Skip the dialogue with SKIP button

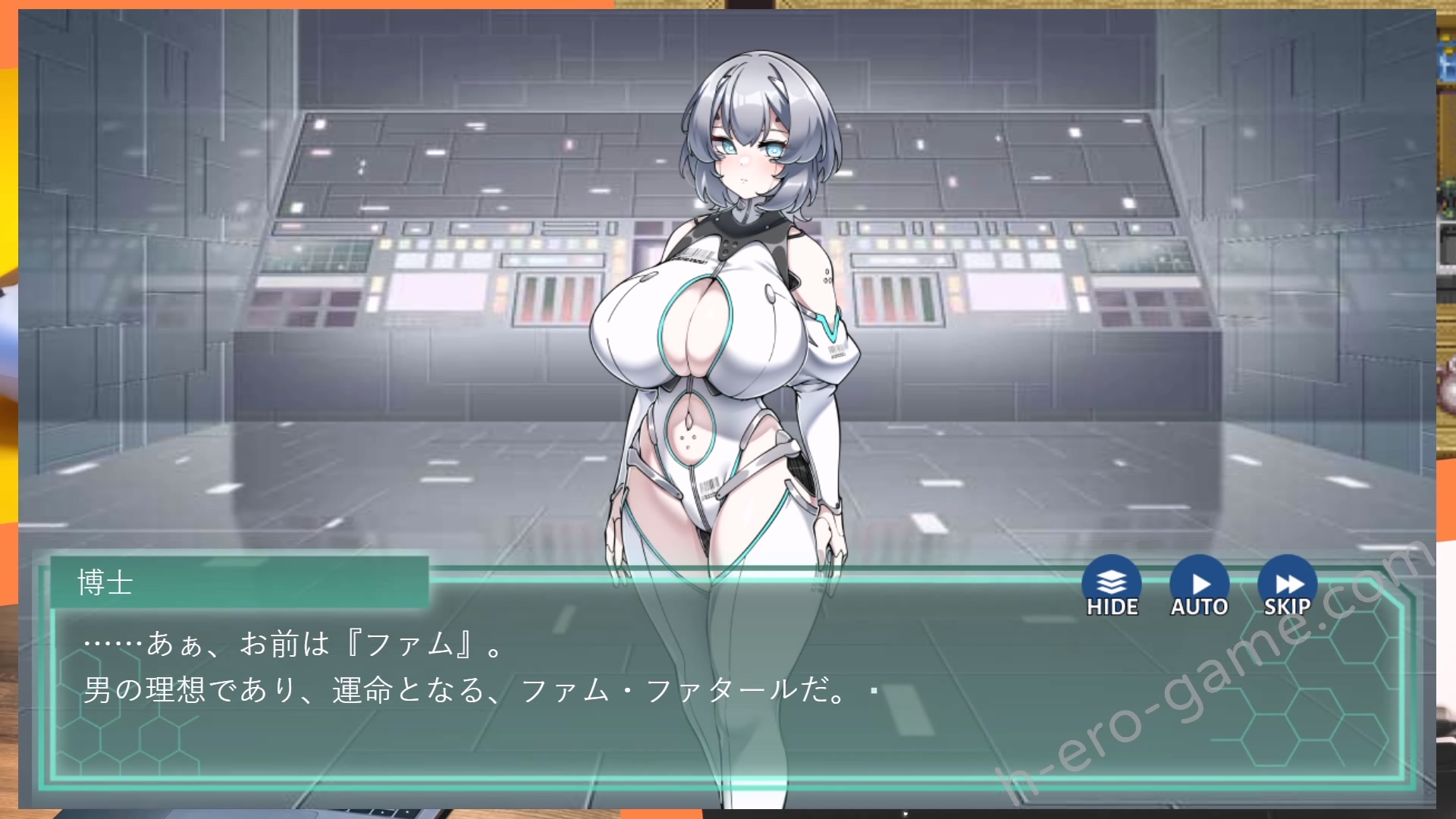click(1287, 586)
